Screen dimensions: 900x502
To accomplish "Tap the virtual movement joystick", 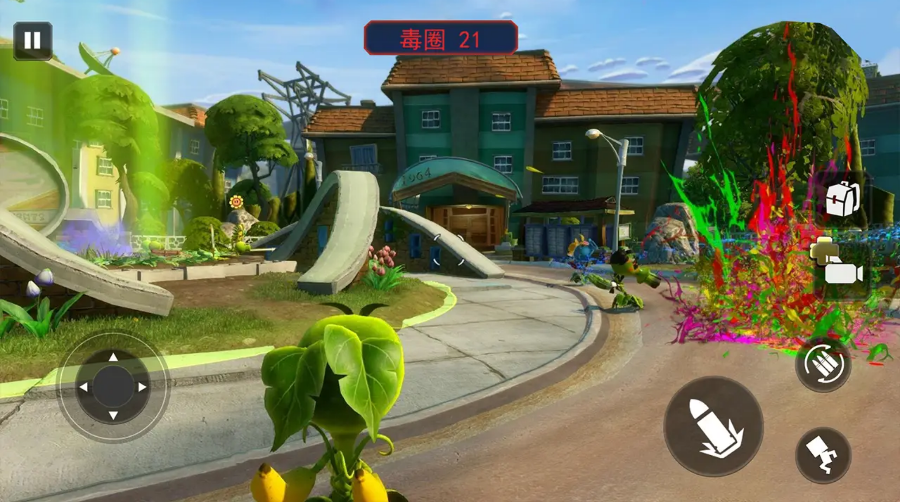I will 112,387.
